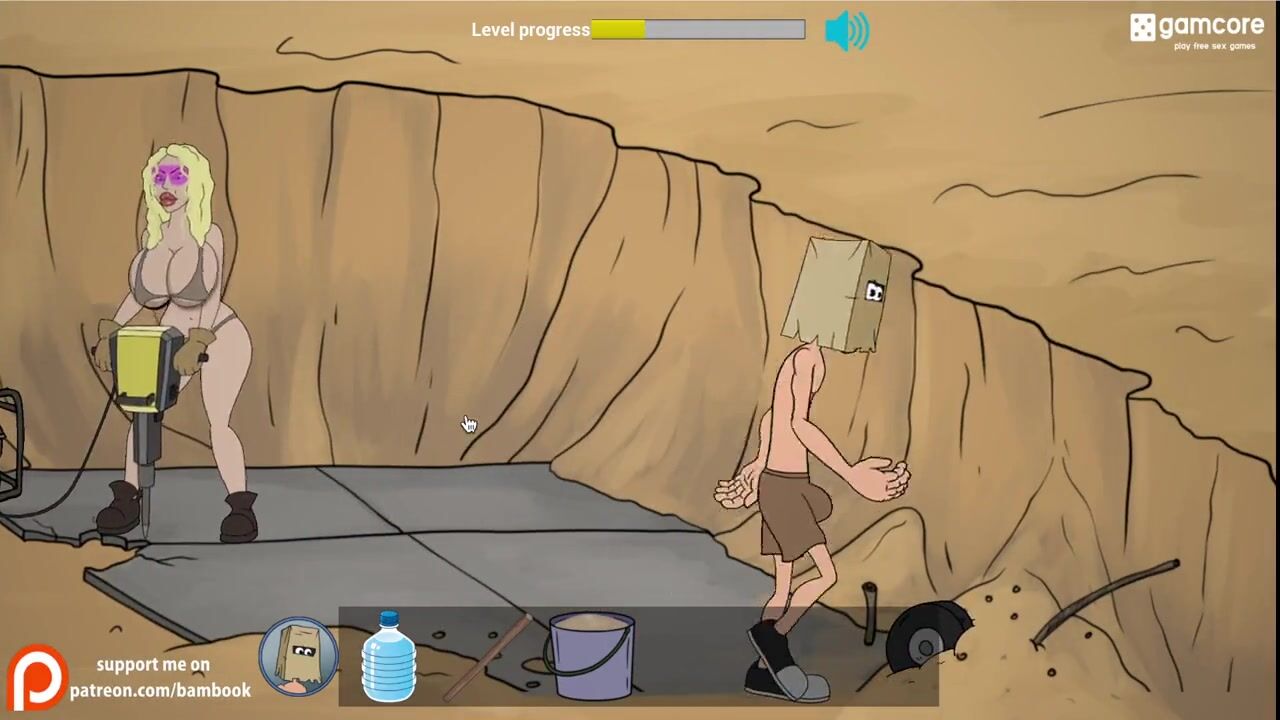Toggle the sound speaker icon

846,31
